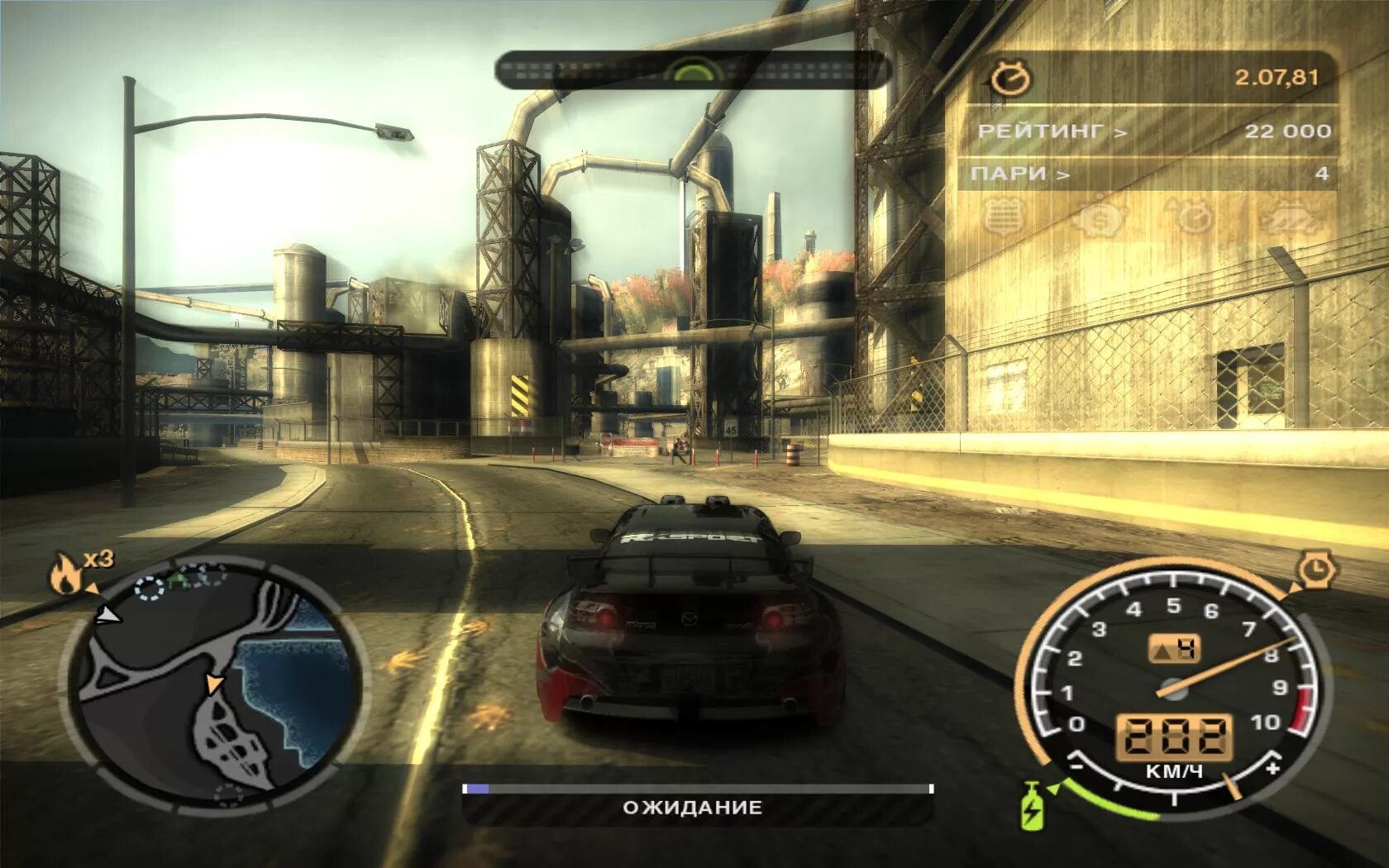Trigger the speedbreaker stopwatch icon by tachometer

(x=1312, y=570)
